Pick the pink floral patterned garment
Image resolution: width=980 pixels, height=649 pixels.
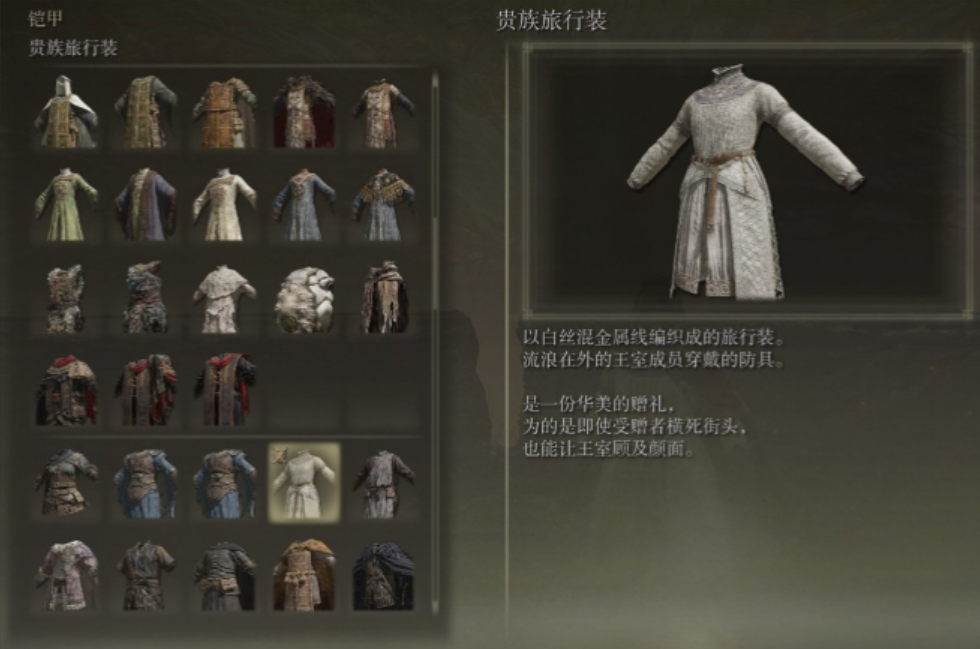coord(65,575)
